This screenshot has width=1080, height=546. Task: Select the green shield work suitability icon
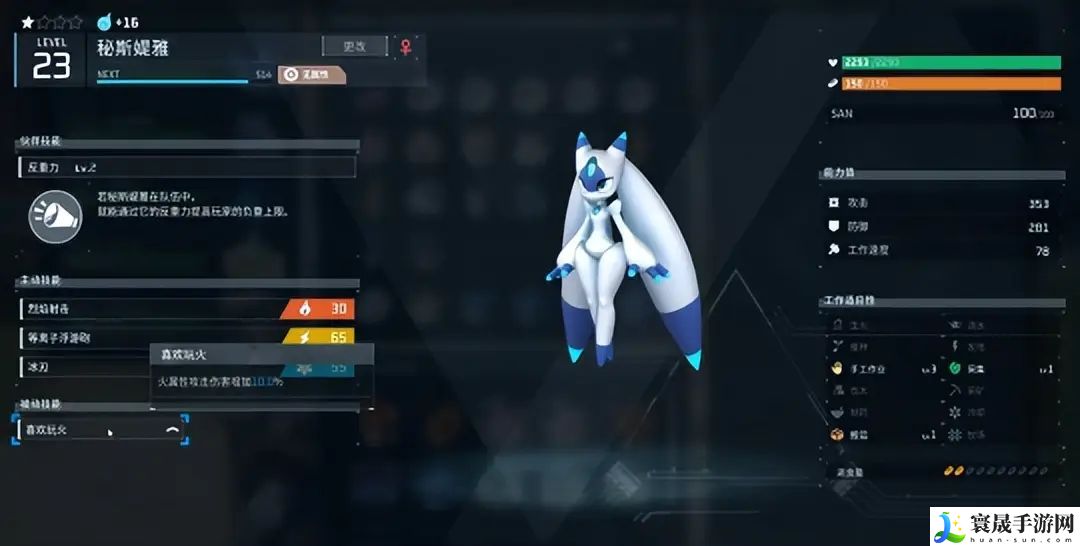pyautogui.click(x=953, y=369)
